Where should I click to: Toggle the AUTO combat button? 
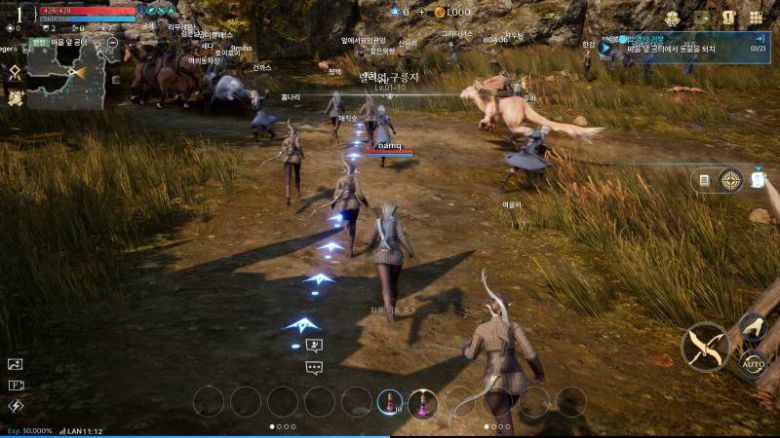tap(754, 364)
